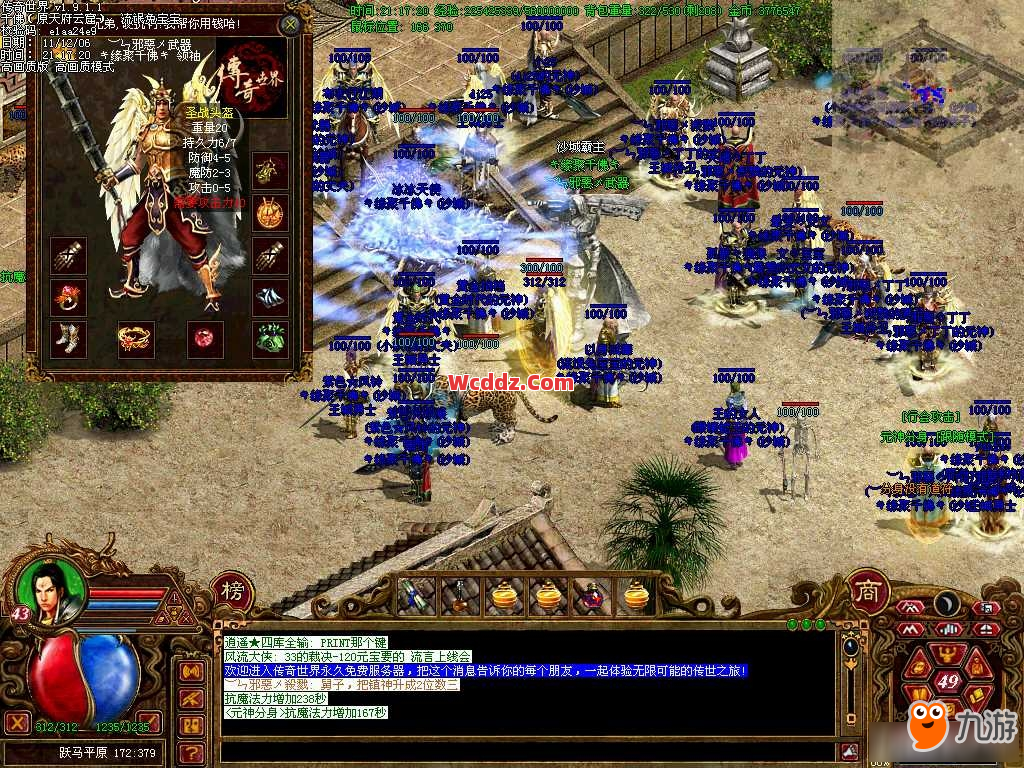Click the chat scrollbar's blue orb
The height and width of the screenshot is (768, 1024).
click(x=850, y=646)
